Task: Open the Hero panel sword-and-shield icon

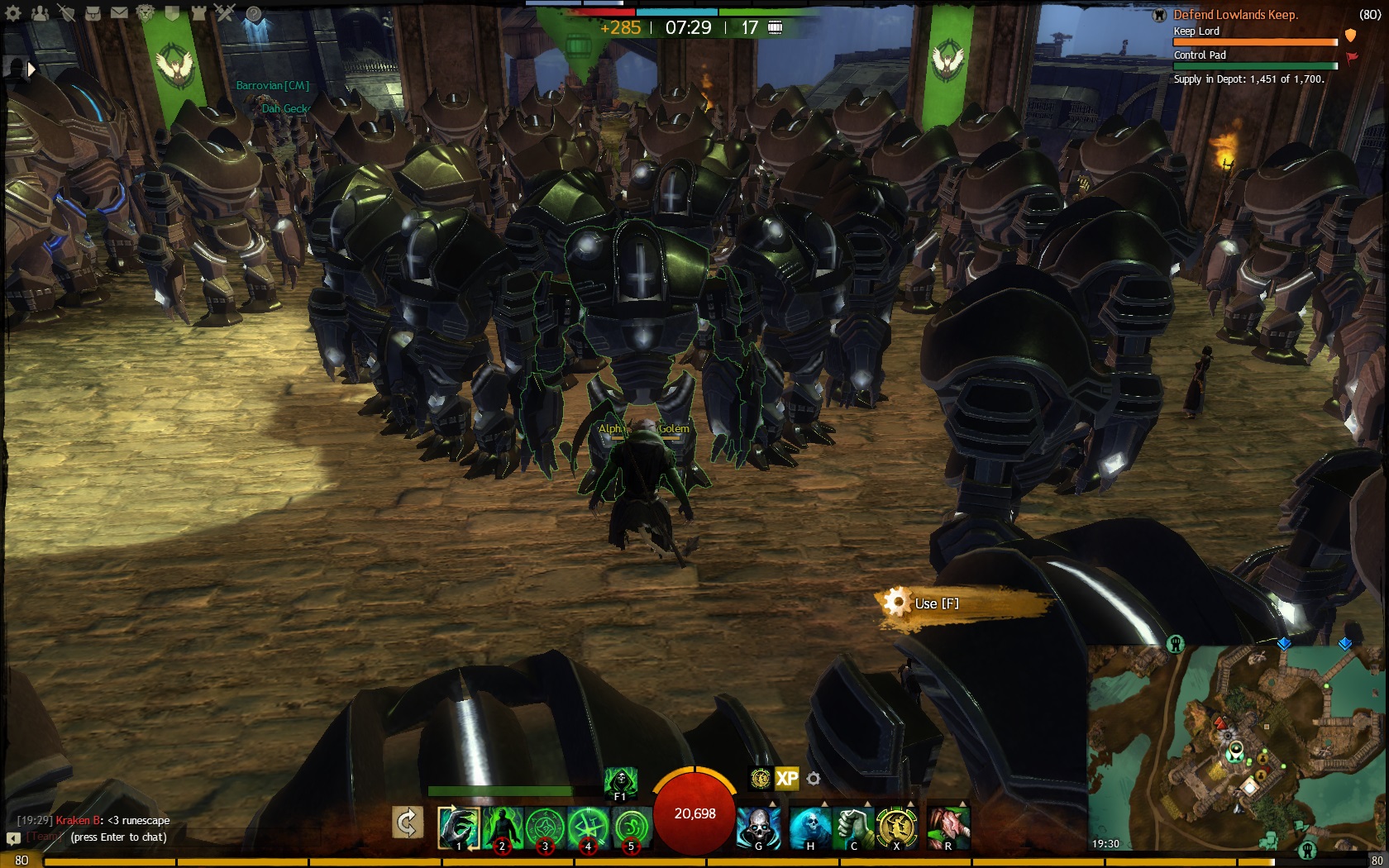Action: click(67, 13)
